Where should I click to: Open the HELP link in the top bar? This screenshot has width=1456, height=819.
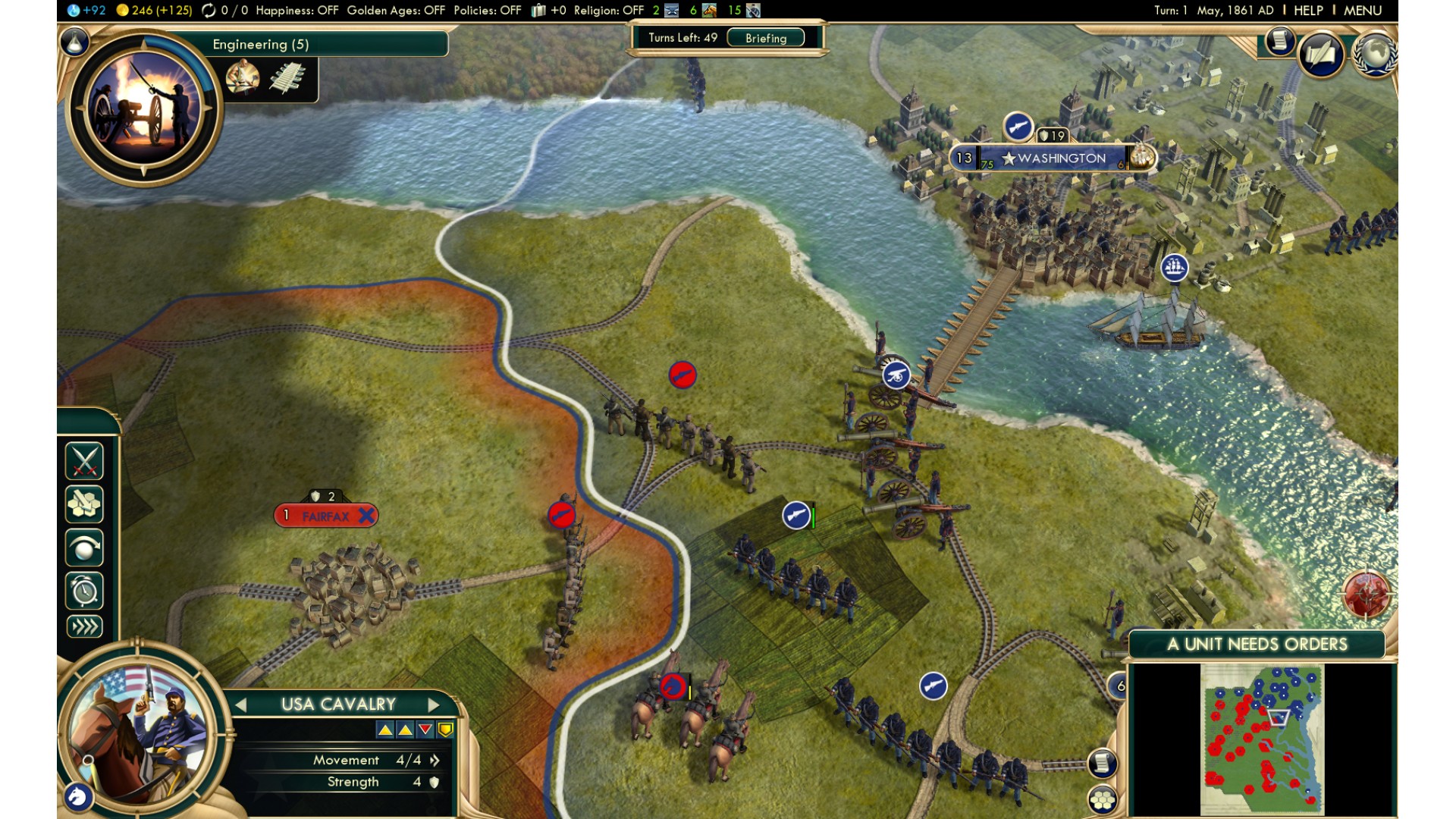tap(1308, 11)
